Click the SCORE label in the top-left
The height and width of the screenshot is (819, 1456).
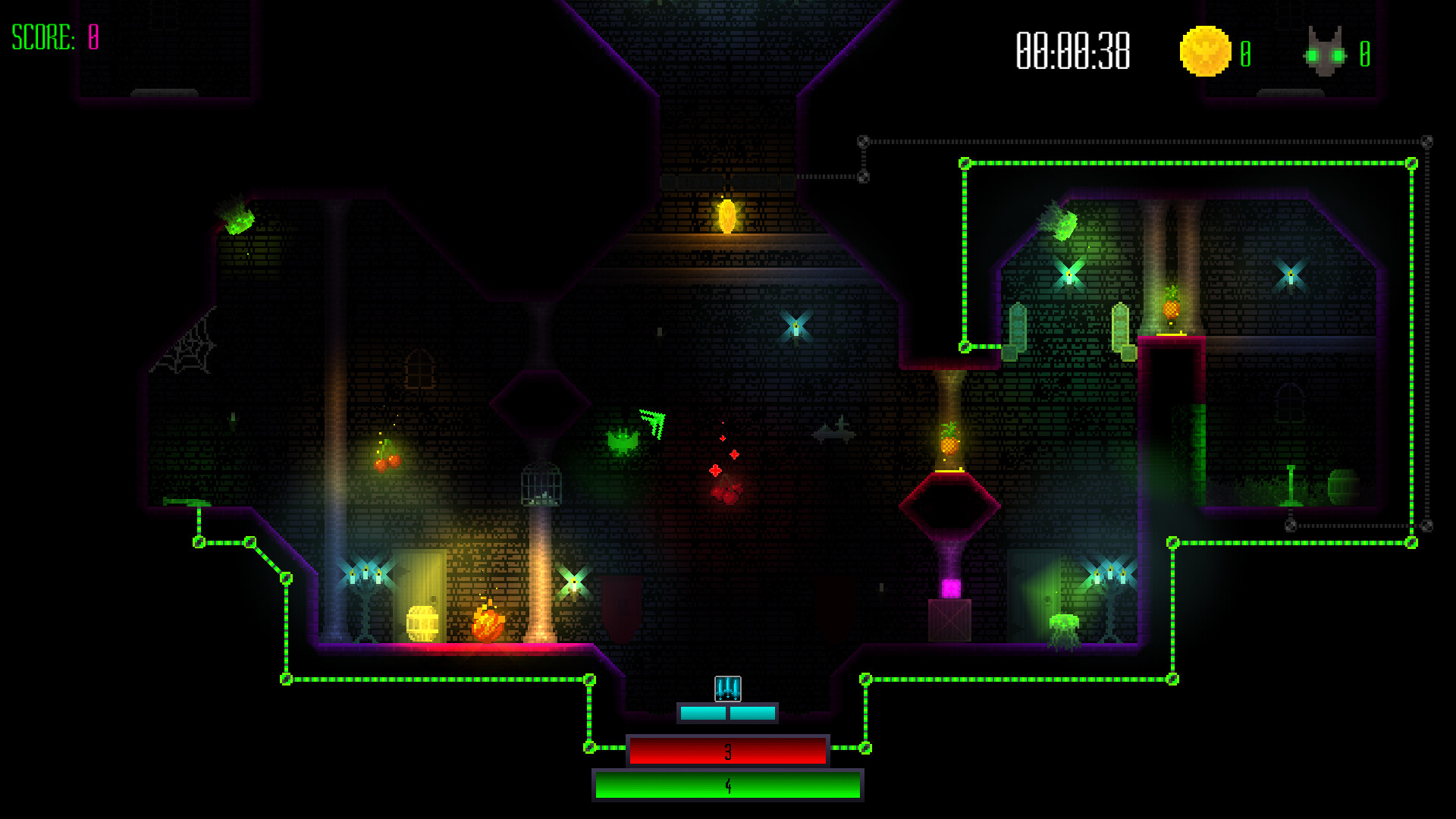42,36
